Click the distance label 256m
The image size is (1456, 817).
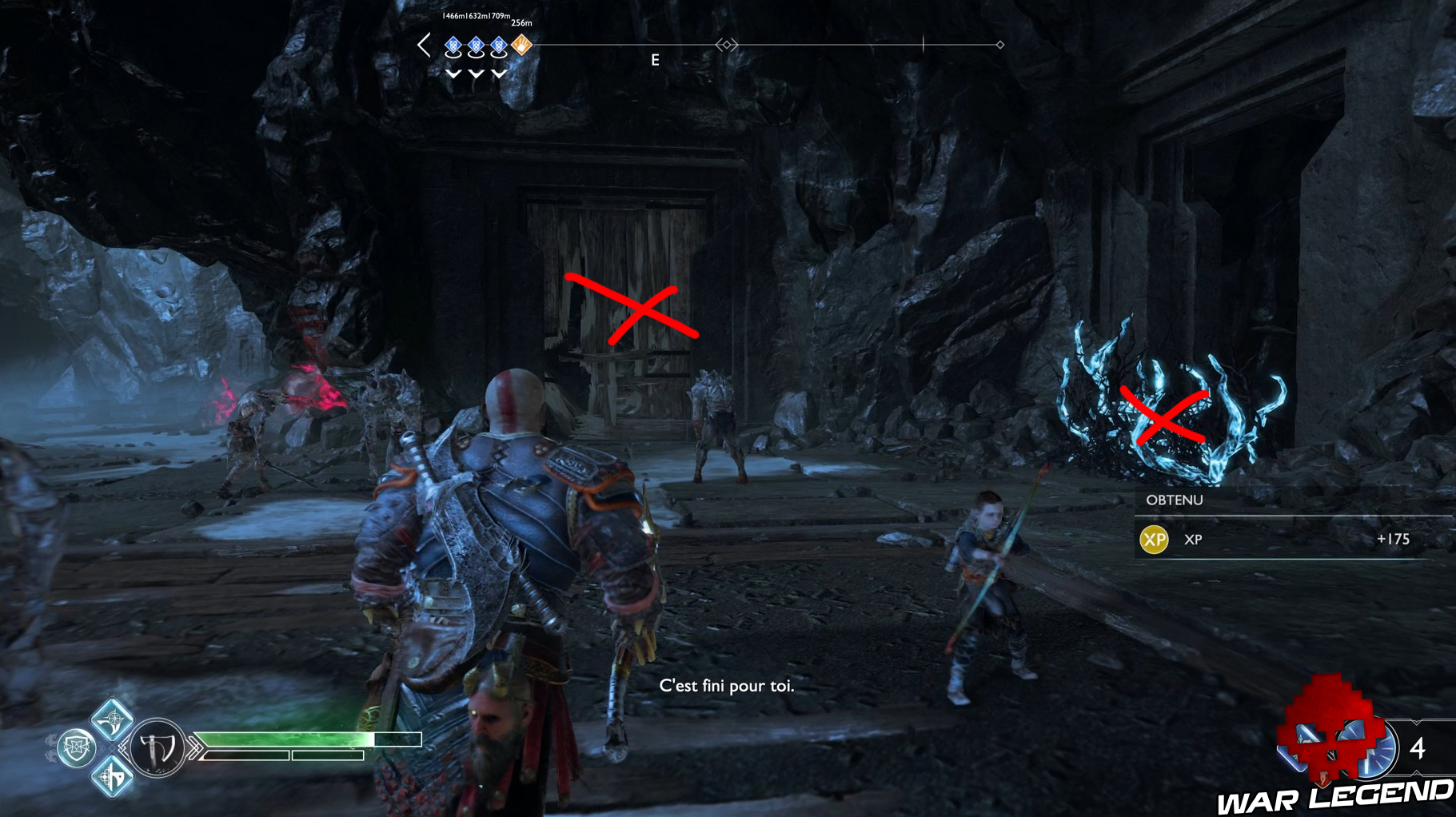(x=522, y=23)
